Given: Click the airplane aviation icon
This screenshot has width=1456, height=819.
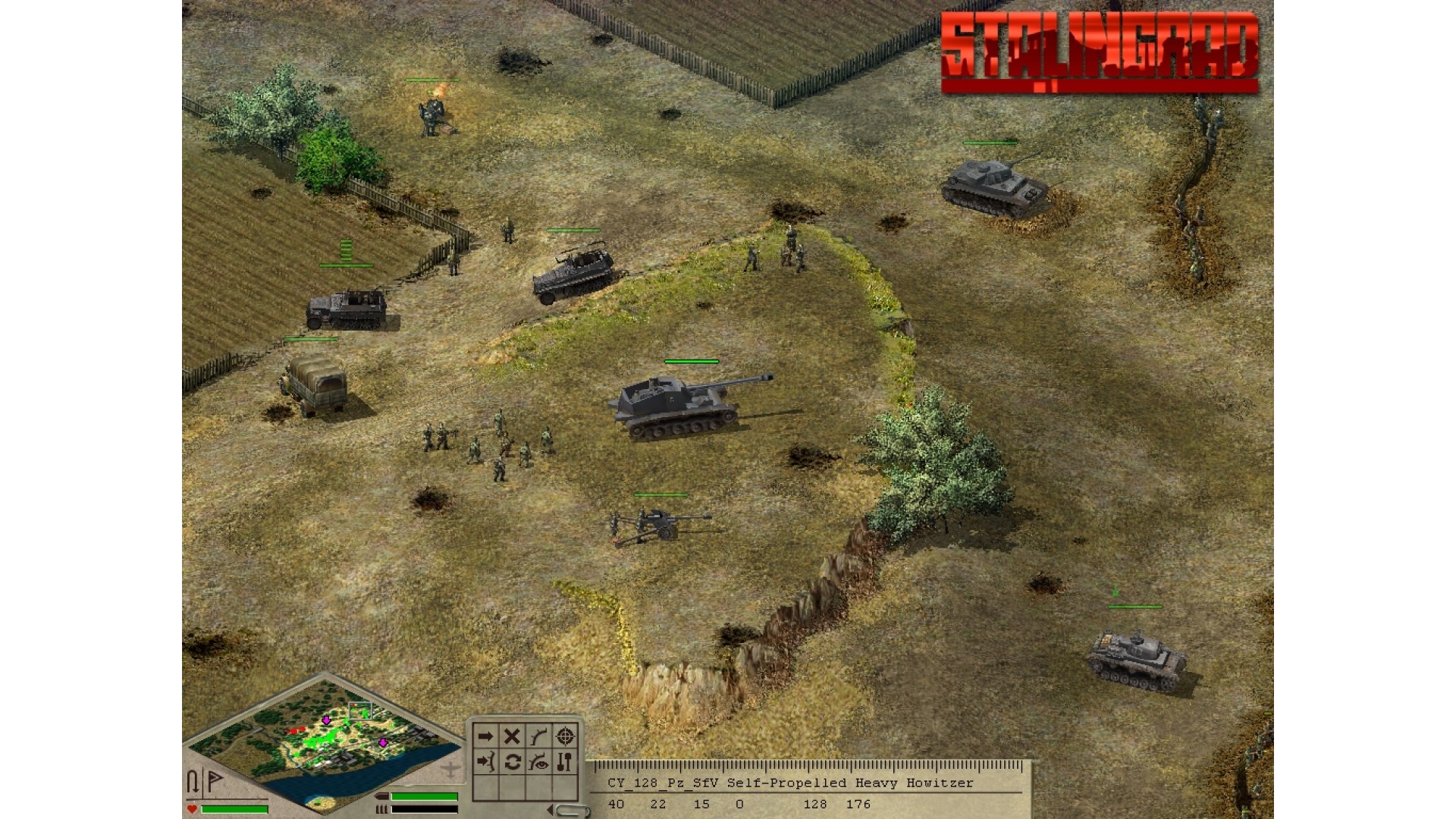Looking at the screenshot, I should [x=450, y=770].
